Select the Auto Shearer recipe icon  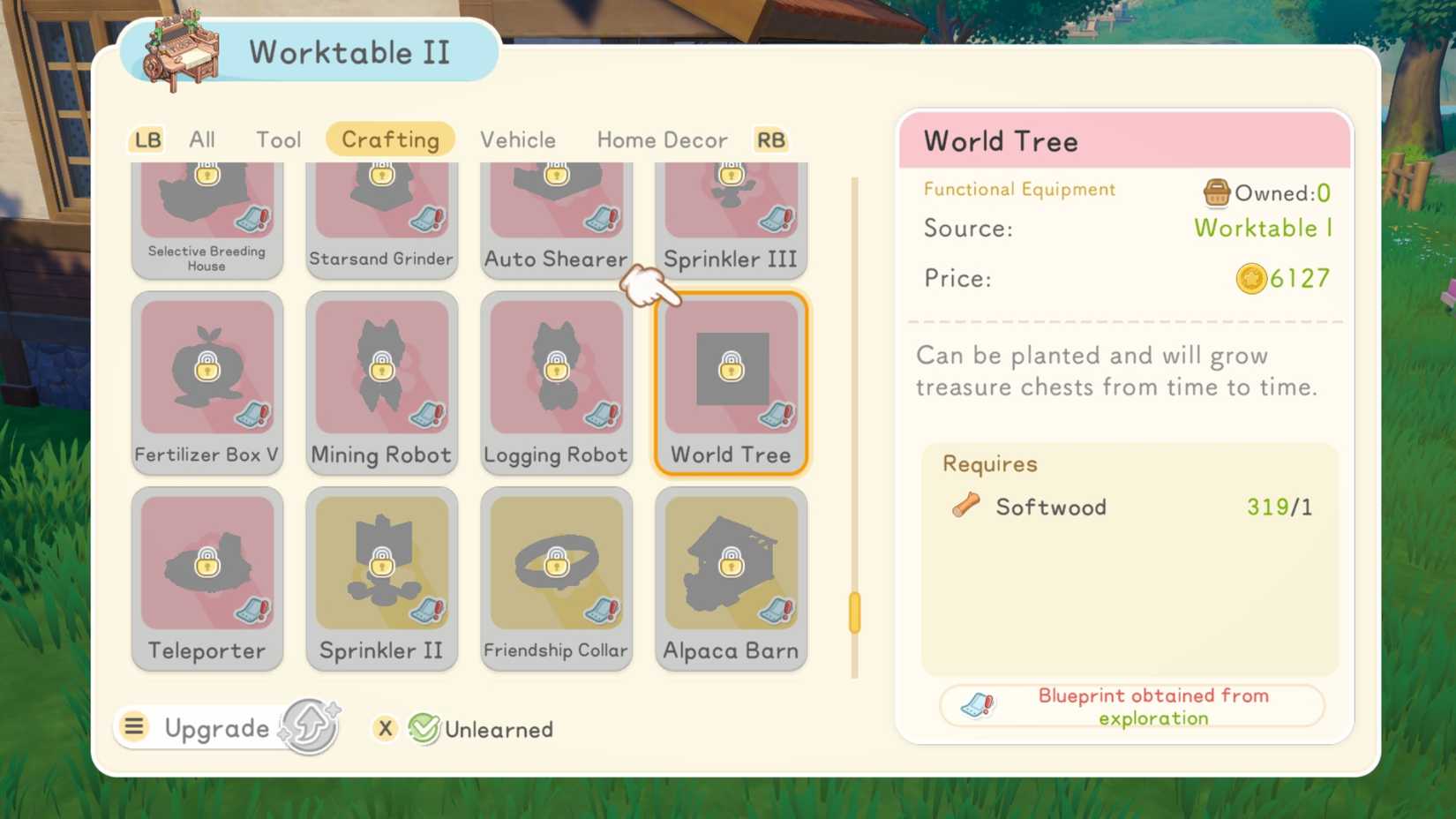point(556,203)
